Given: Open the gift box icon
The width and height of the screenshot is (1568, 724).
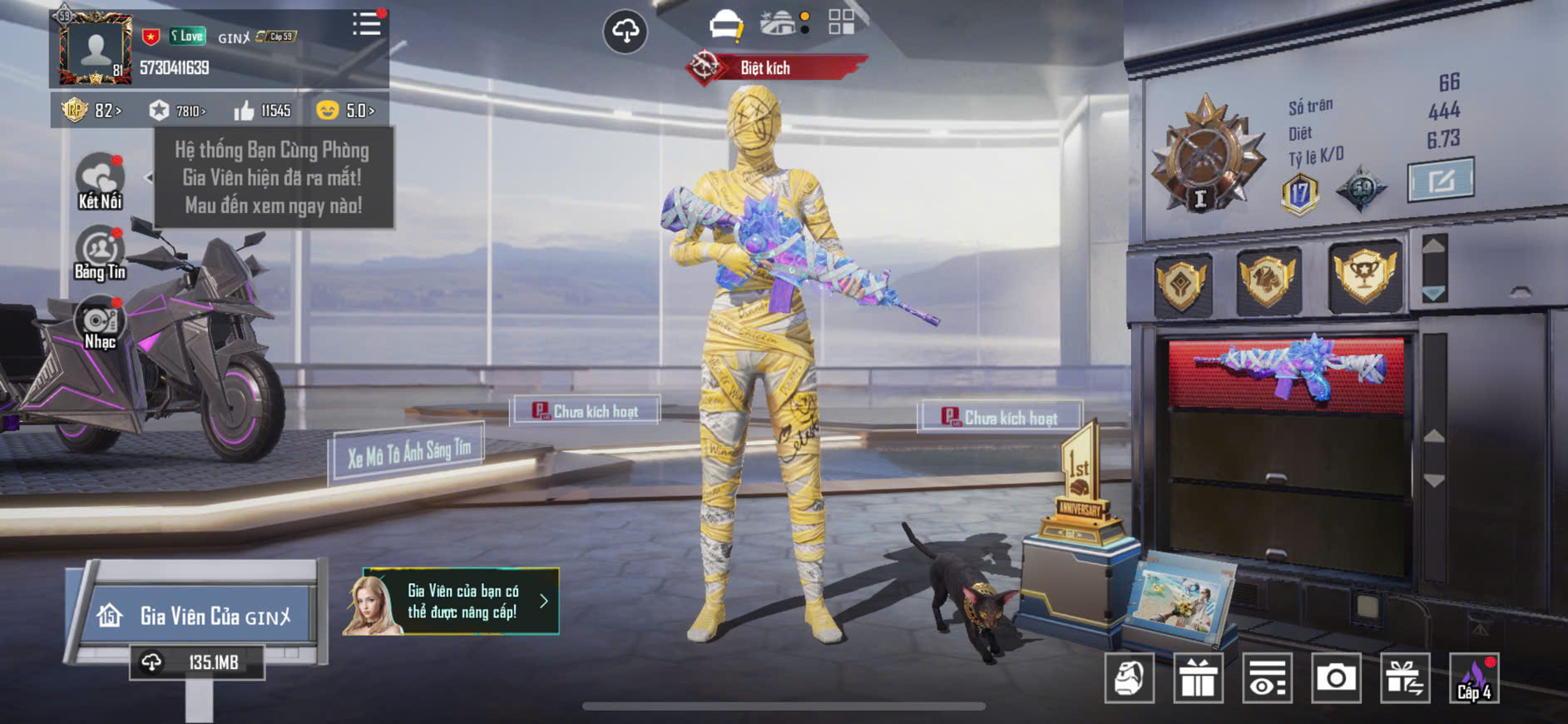Looking at the screenshot, I should pyautogui.click(x=1198, y=679).
